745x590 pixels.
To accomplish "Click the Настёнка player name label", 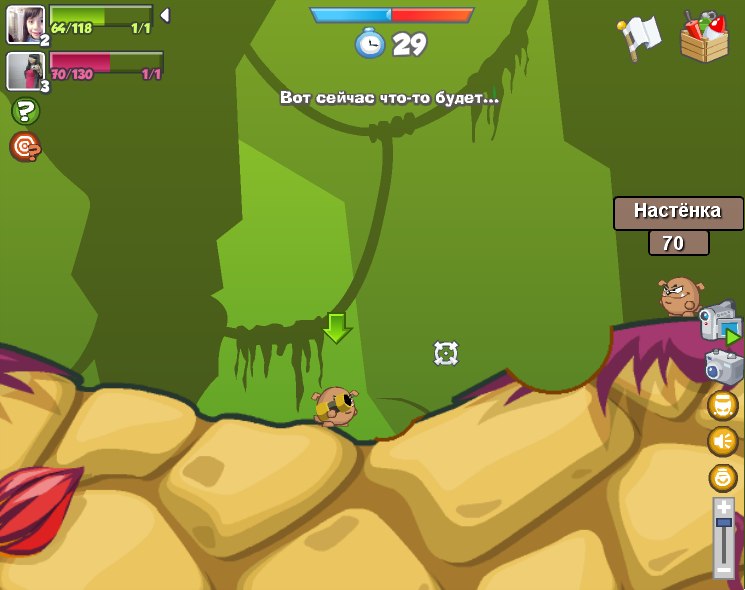I will pos(678,212).
